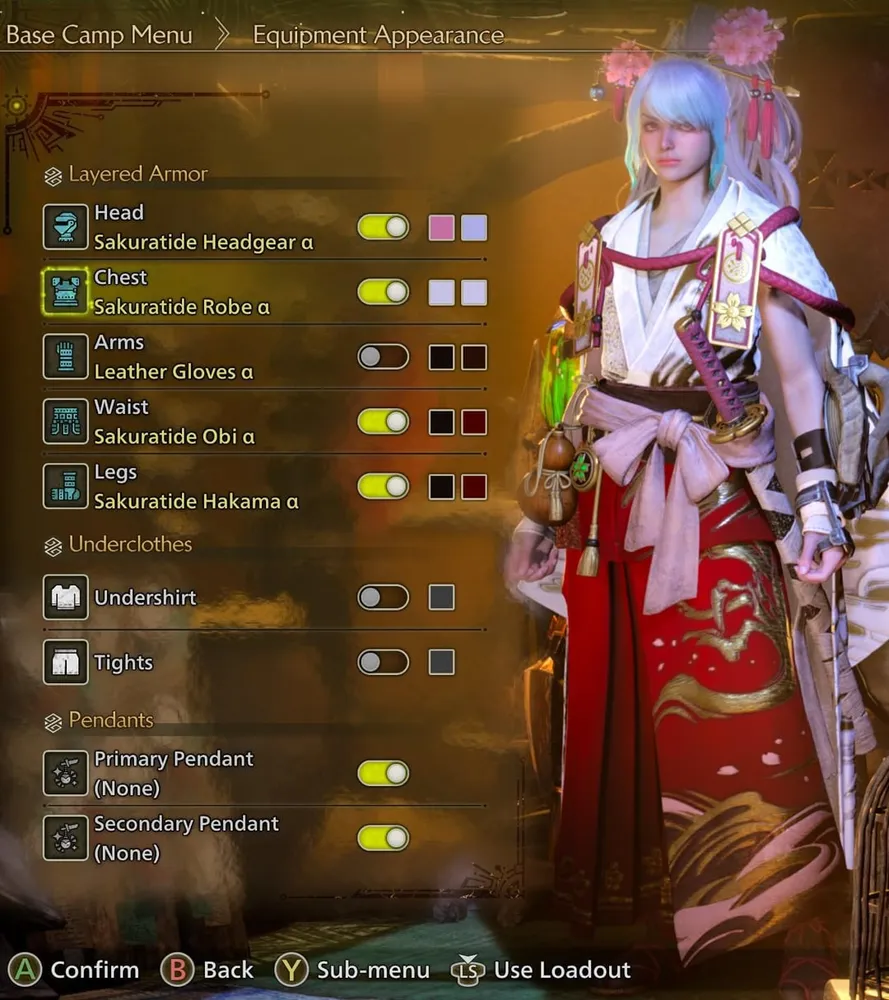Go back to Base Camp Menu breadcrumb
The image size is (889, 1000).
[x=99, y=36]
